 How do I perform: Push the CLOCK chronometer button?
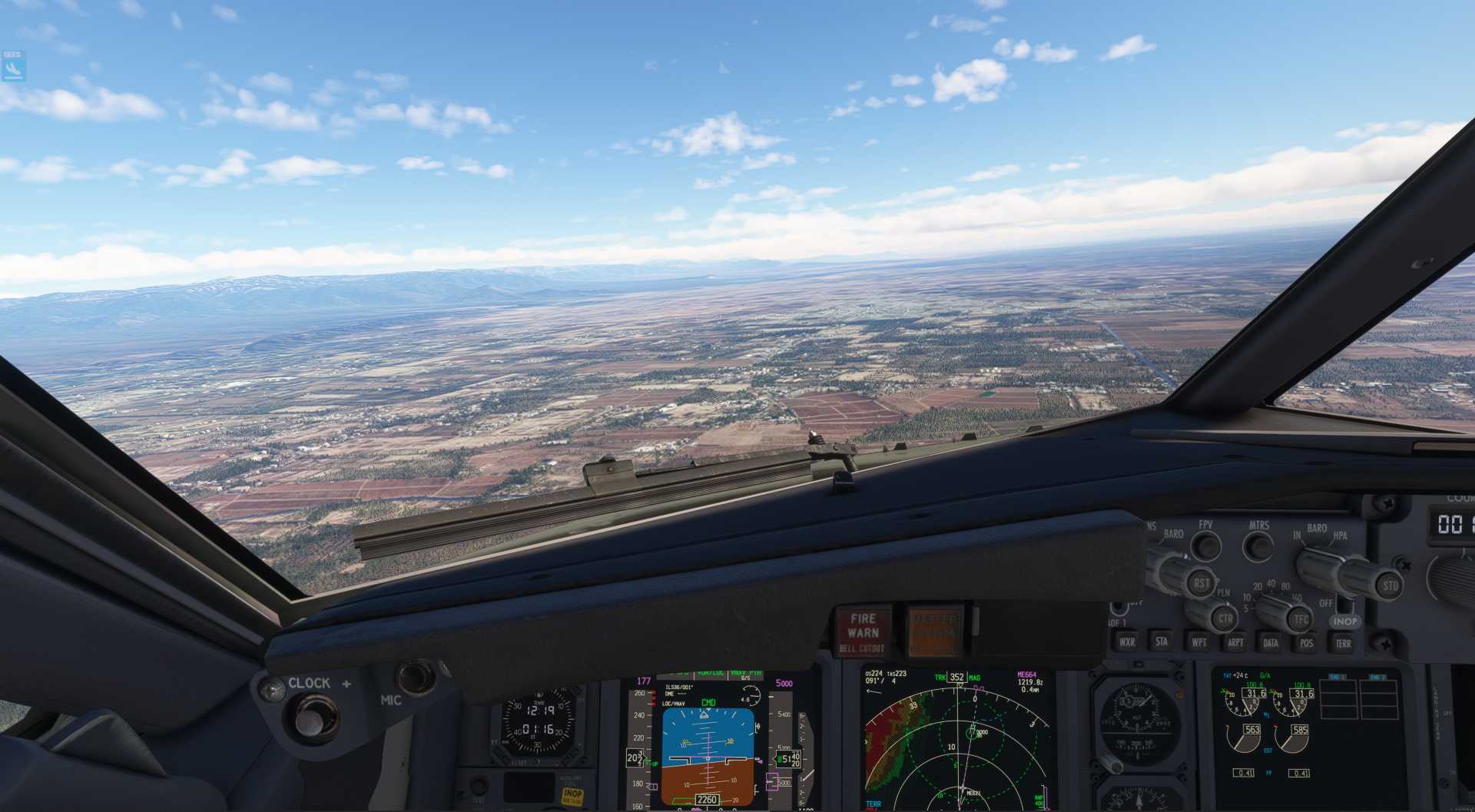[x=310, y=718]
